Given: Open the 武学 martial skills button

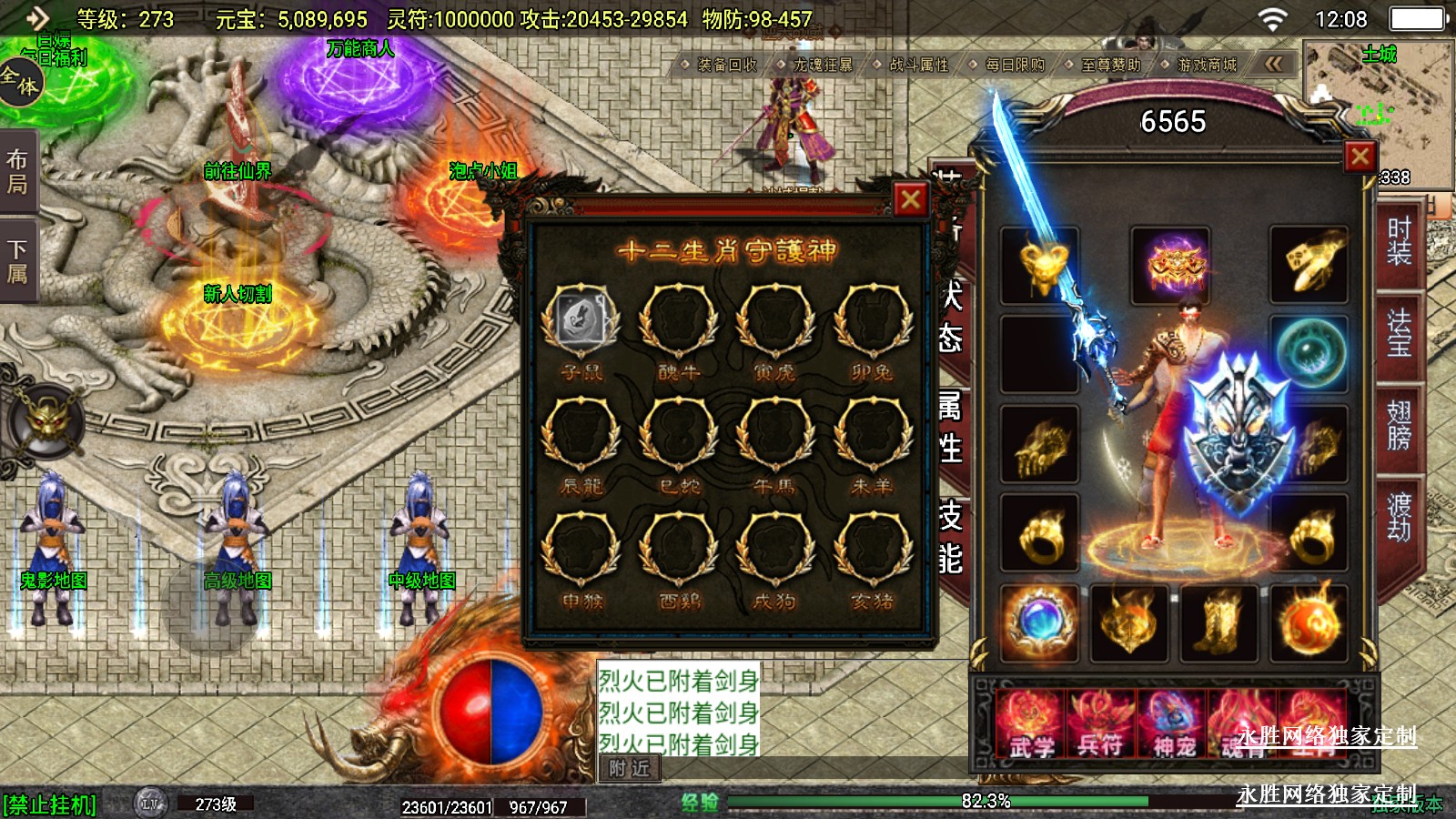Looking at the screenshot, I should click(1031, 725).
